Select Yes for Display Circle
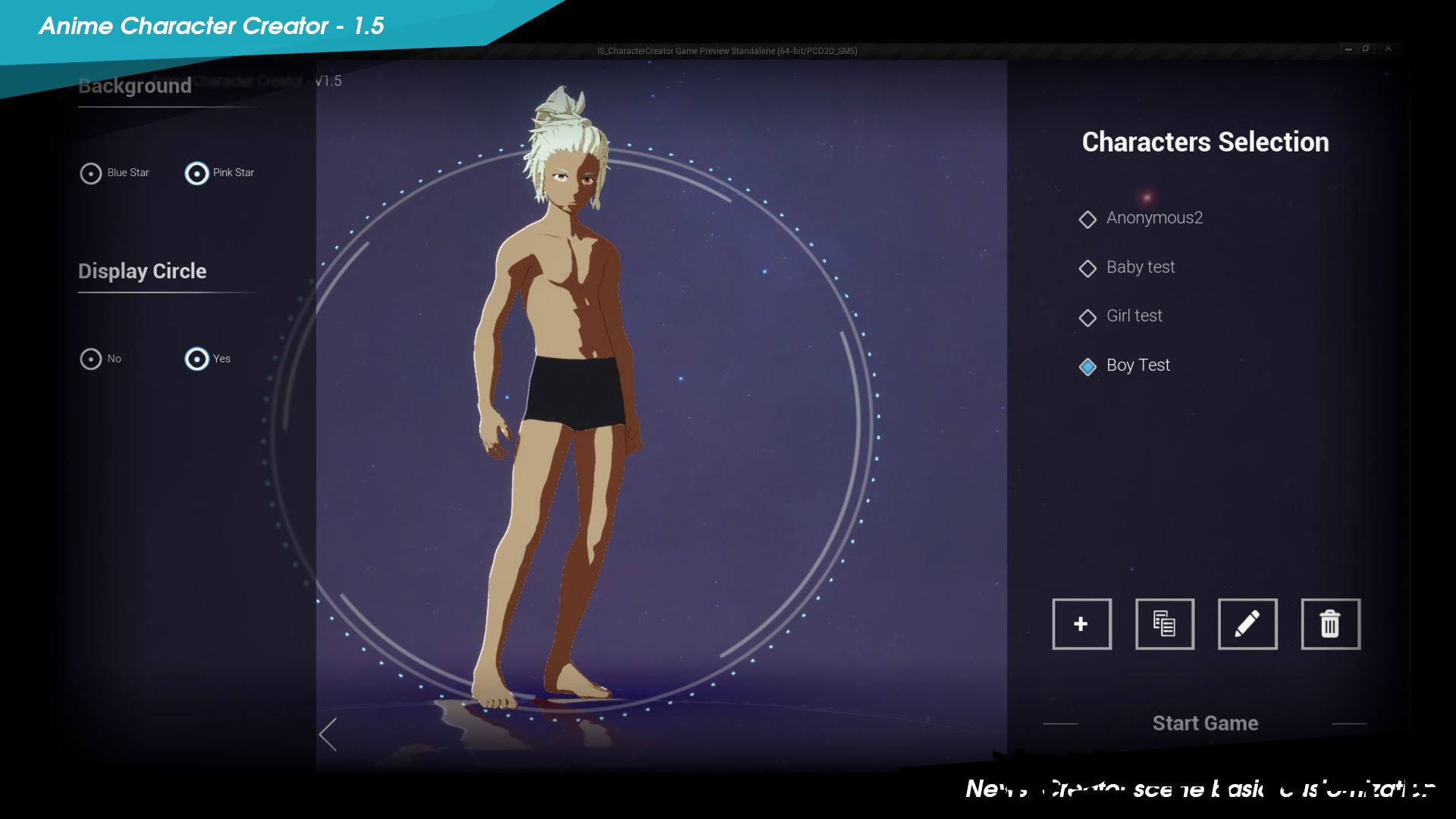Image resolution: width=1456 pixels, height=819 pixels. (x=196, y=359)
